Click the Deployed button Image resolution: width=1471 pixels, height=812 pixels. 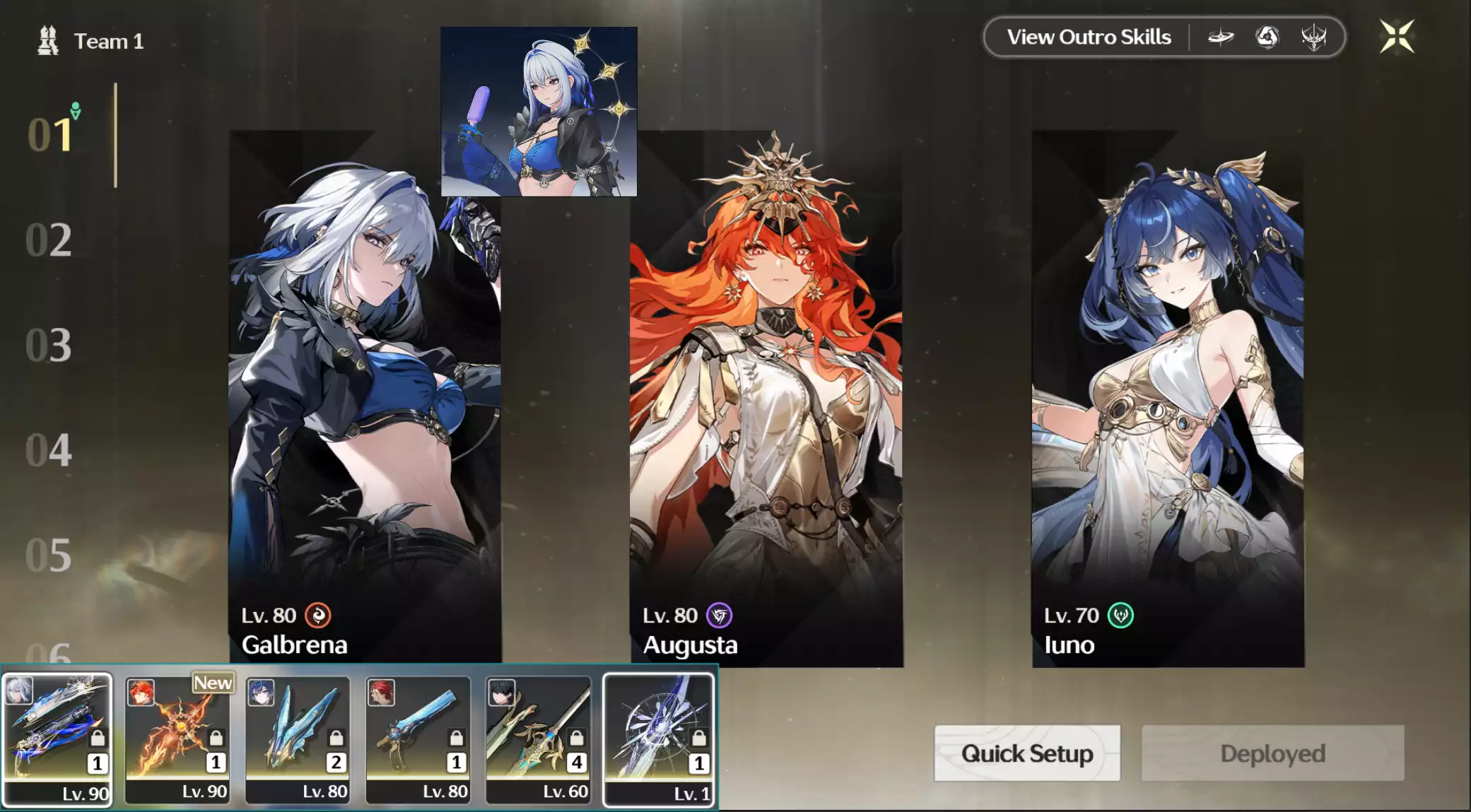point(1272,753)
